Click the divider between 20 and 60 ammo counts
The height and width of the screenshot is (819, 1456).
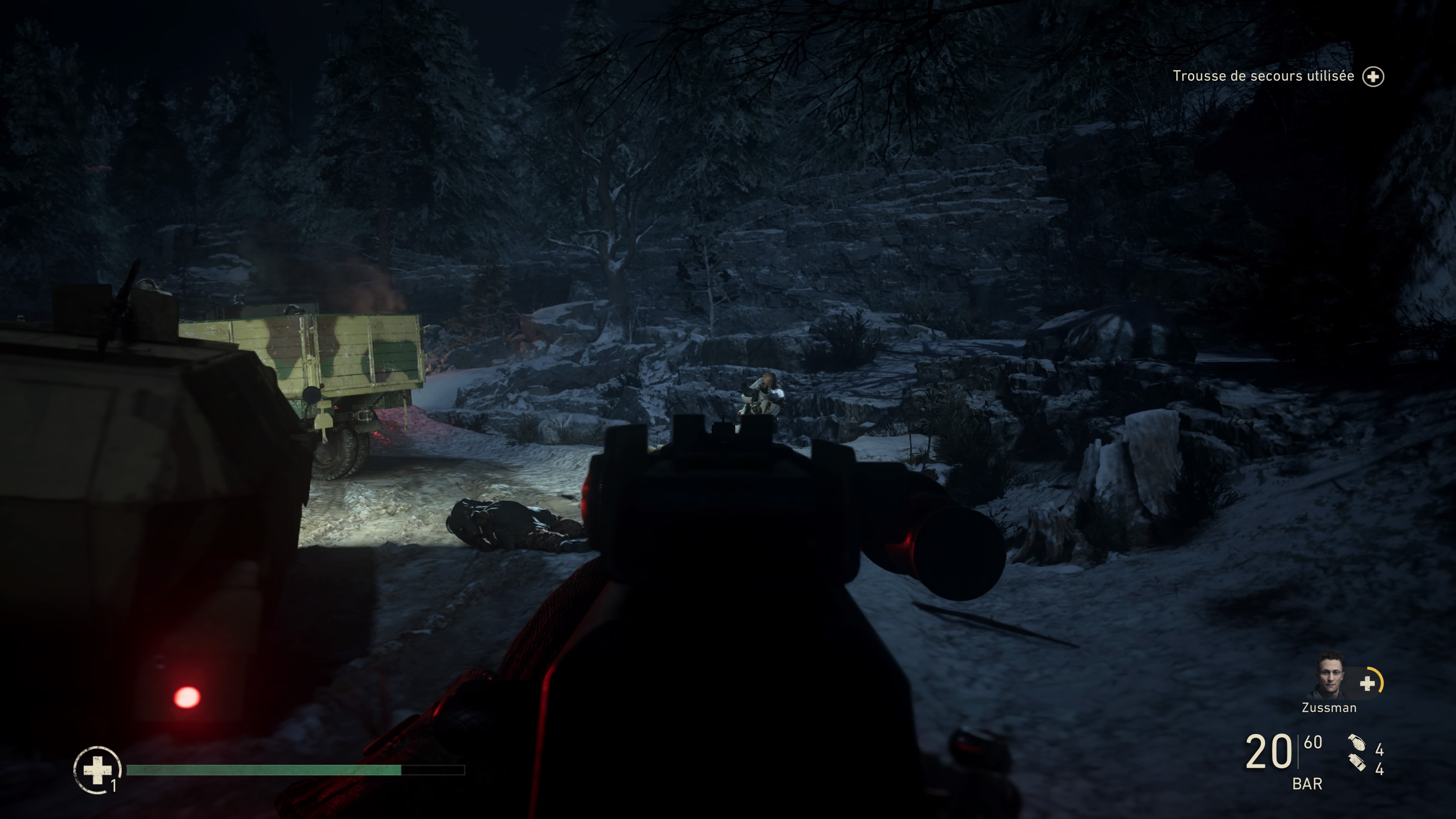pyautogui.click(x=1298, y=752)
